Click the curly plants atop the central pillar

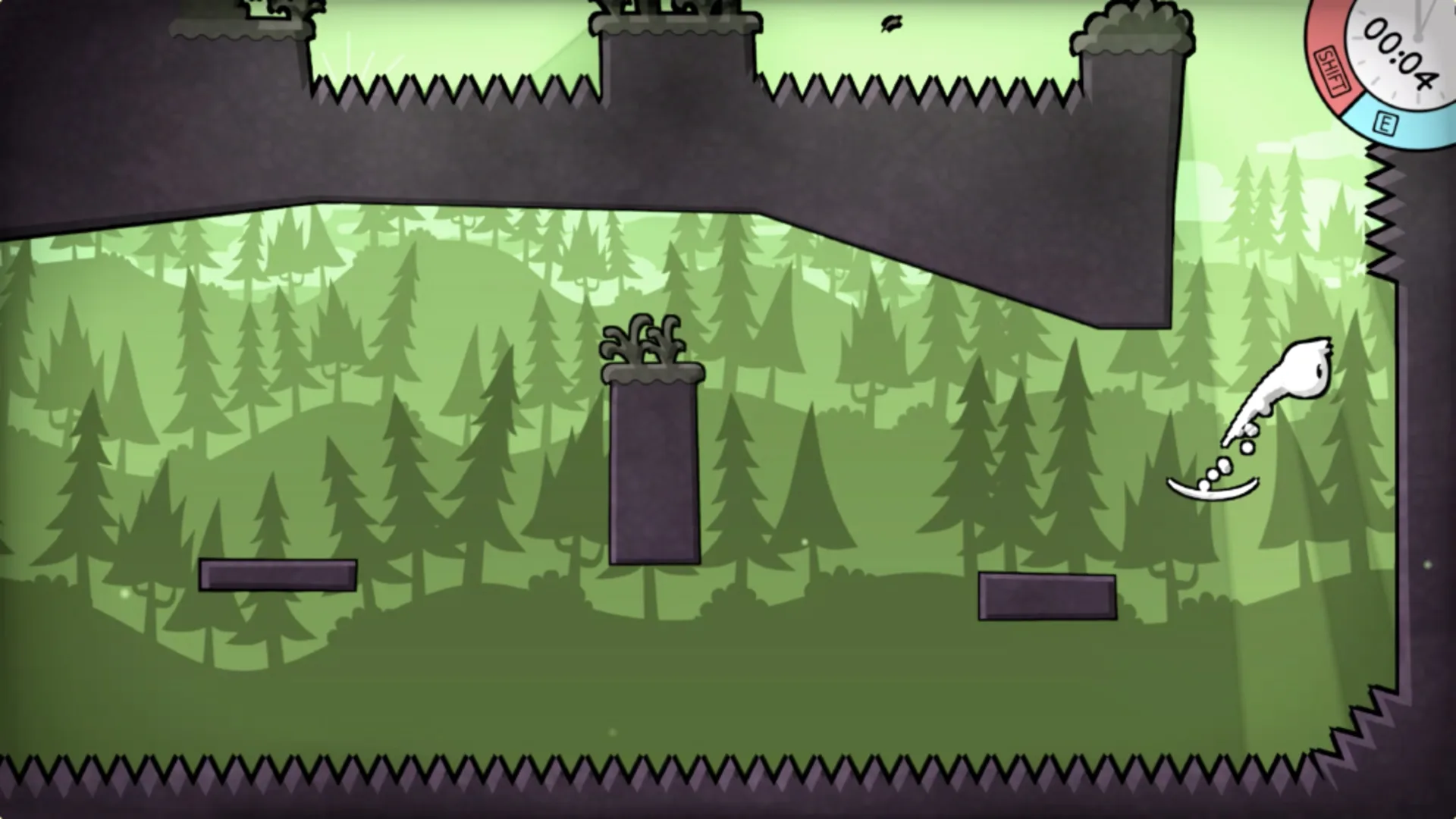[x=641, y=341]
